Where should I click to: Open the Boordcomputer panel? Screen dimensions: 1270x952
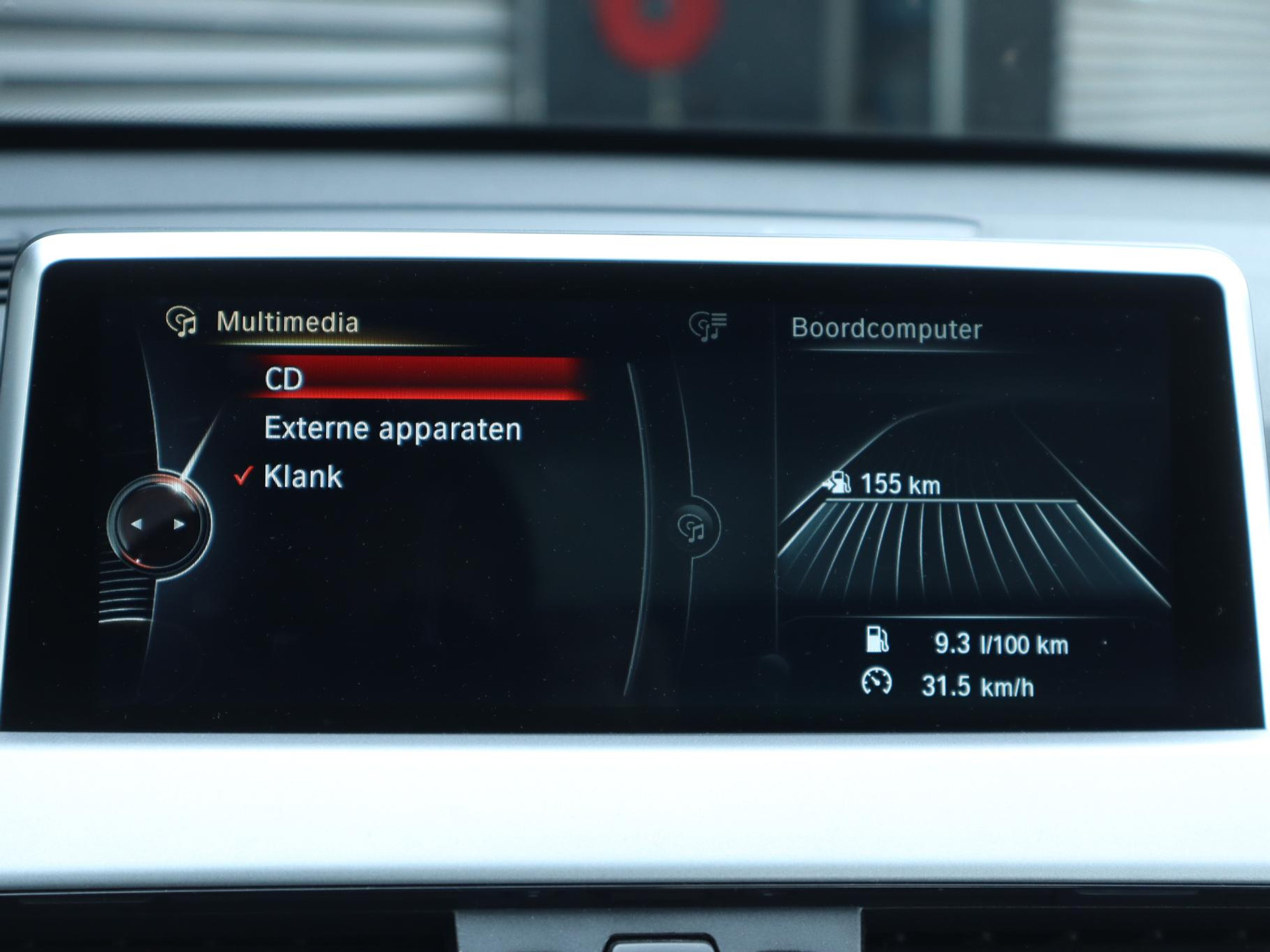tap(886, 329)
